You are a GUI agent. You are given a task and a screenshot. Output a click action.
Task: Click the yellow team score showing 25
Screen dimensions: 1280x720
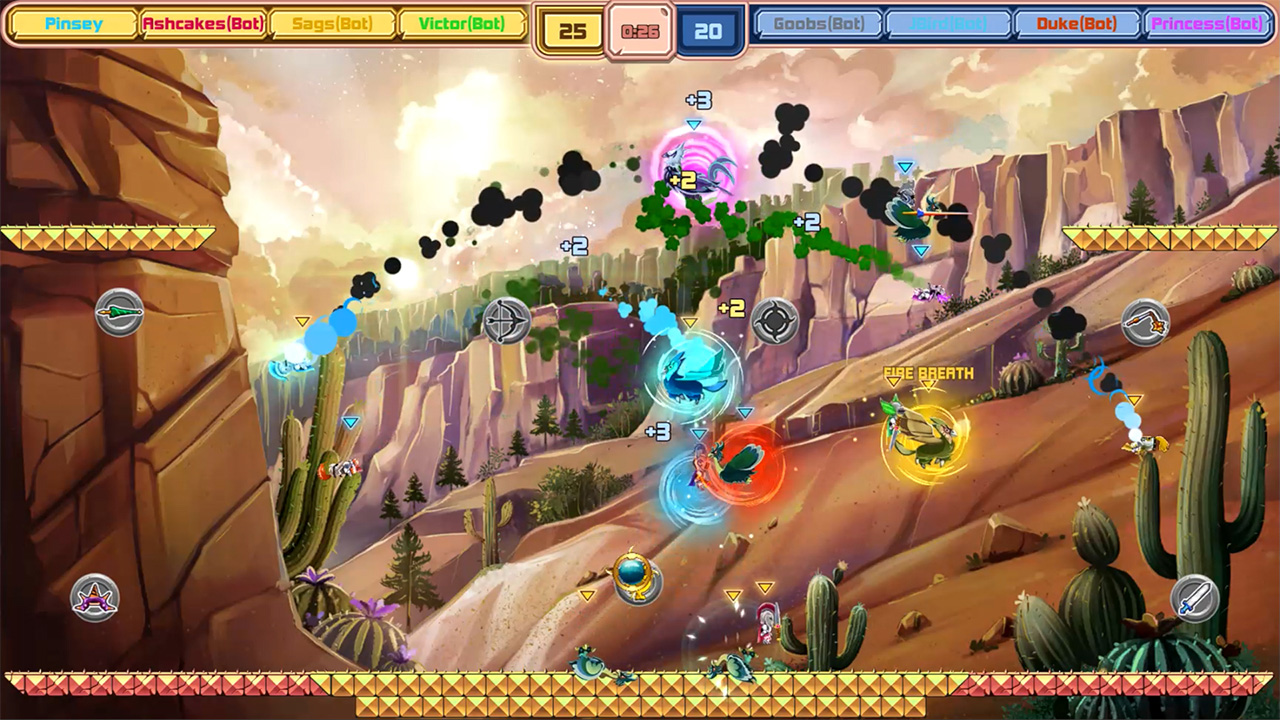click(571, 27)
